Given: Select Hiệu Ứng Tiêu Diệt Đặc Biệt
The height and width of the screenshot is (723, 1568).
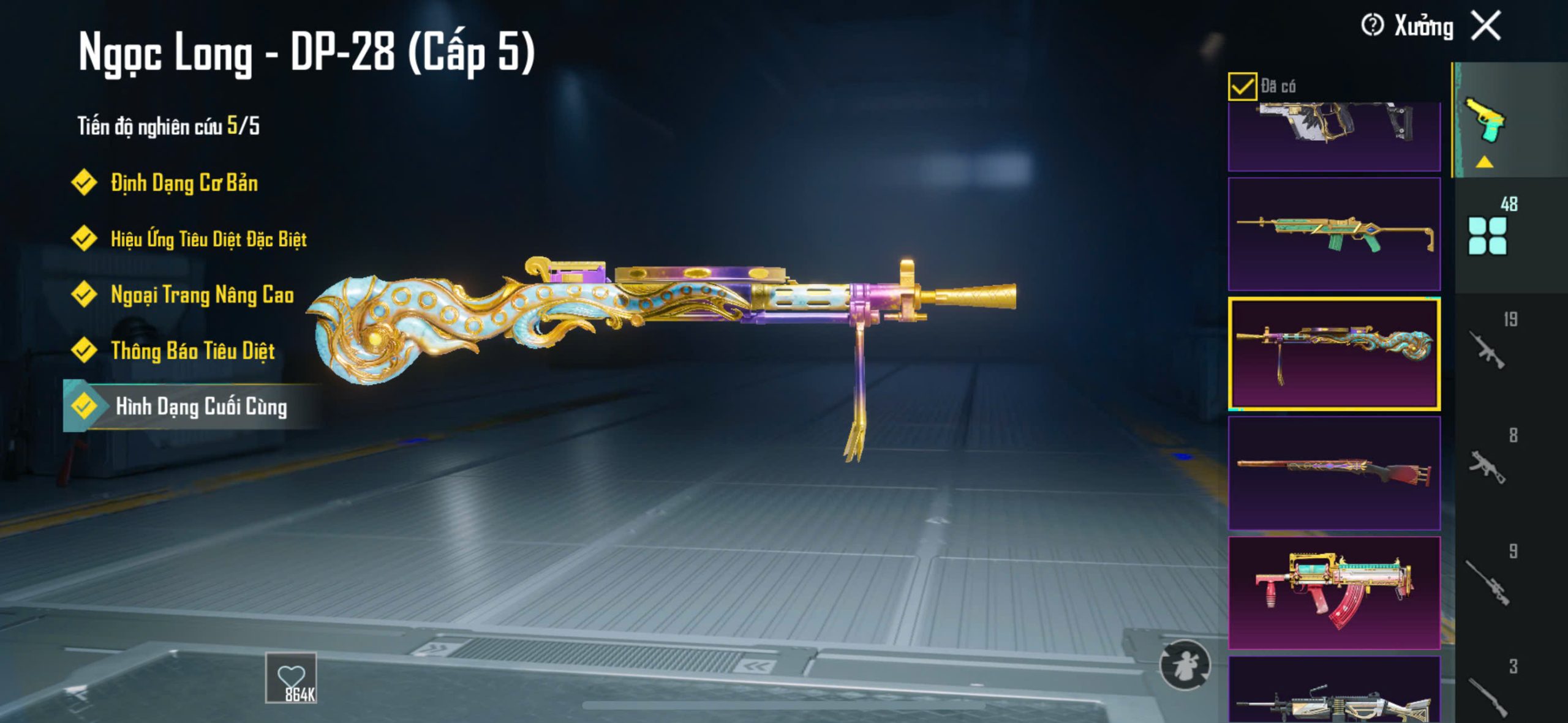Looking at the screenshot, I should (x=208, y=239).
